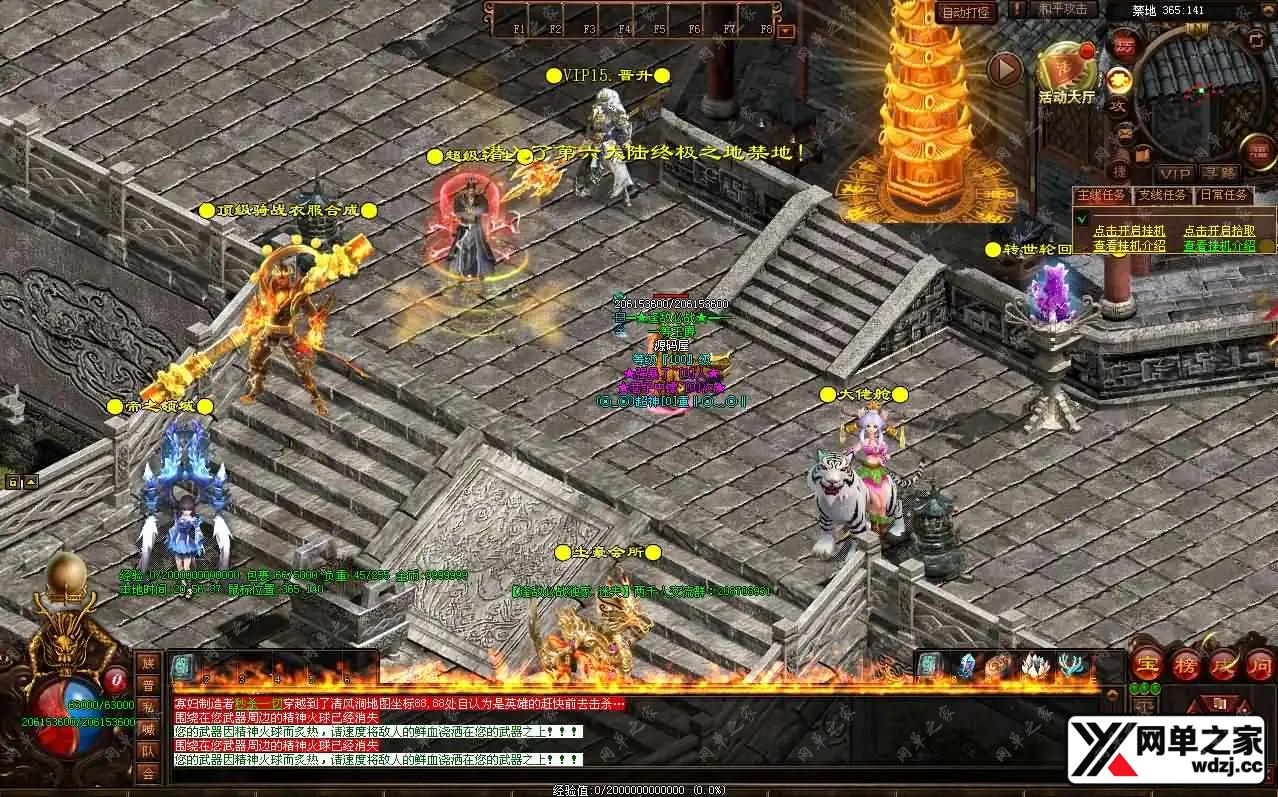Open the 榜 ranking button
The height and width of the screenshot is (797, 1278).
coord(1186,664)
